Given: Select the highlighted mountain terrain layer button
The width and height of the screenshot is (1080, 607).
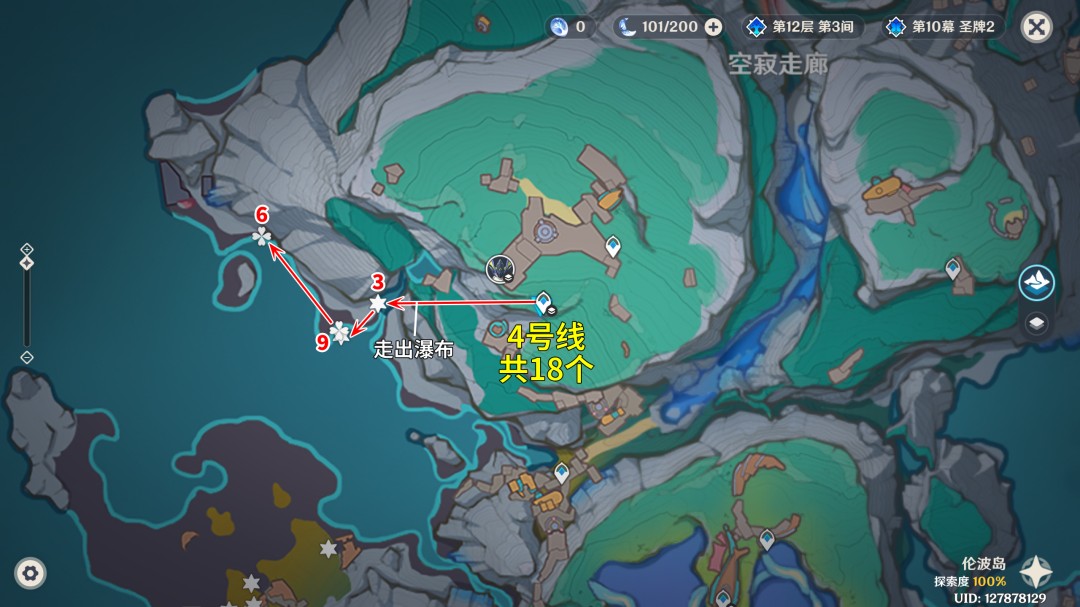Looking at the screenshot, I should pos(1036,282).
